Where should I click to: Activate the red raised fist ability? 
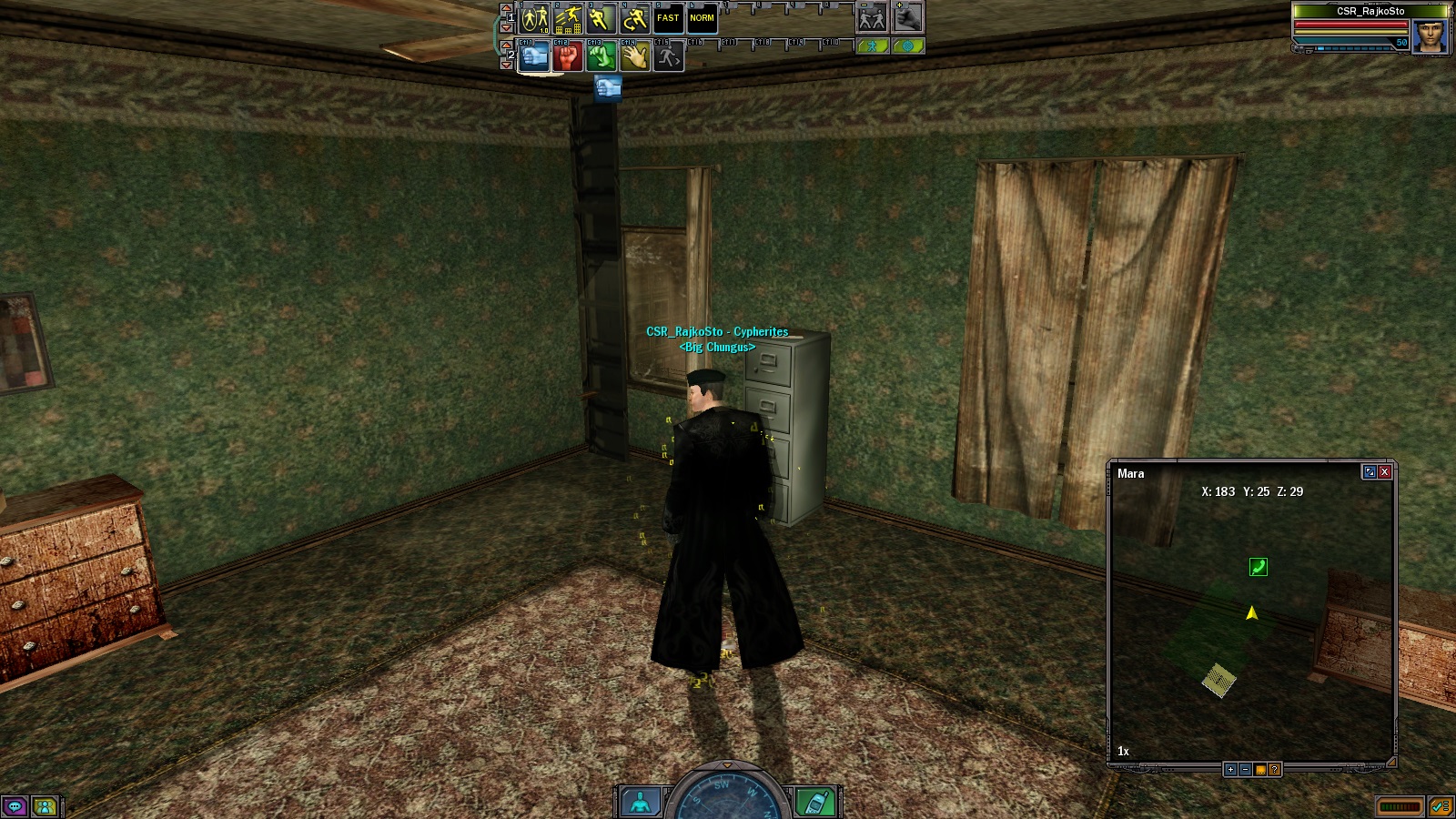[x=568, y=57]
